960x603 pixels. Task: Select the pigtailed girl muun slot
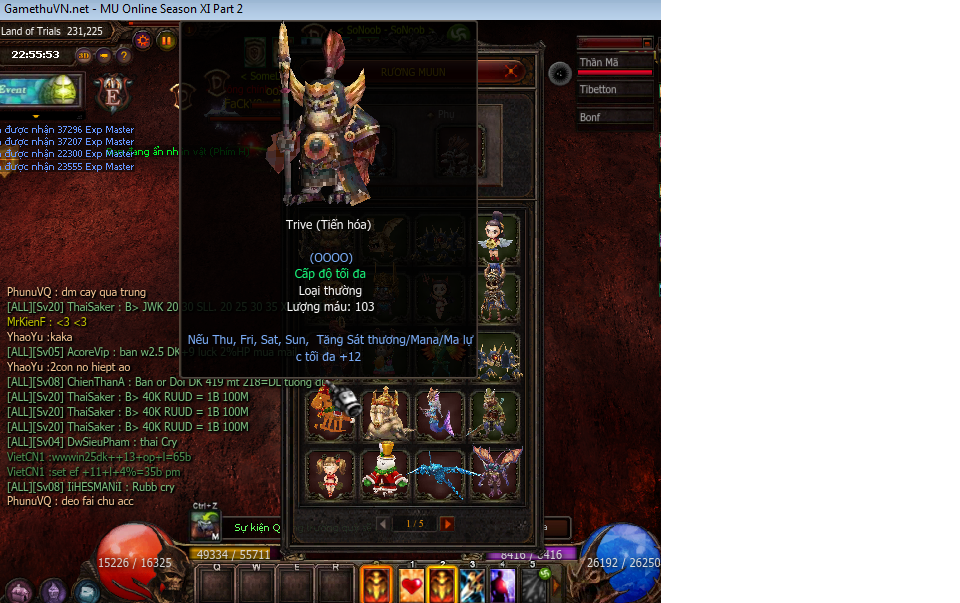pyautogui.click(x=331, y=474)
